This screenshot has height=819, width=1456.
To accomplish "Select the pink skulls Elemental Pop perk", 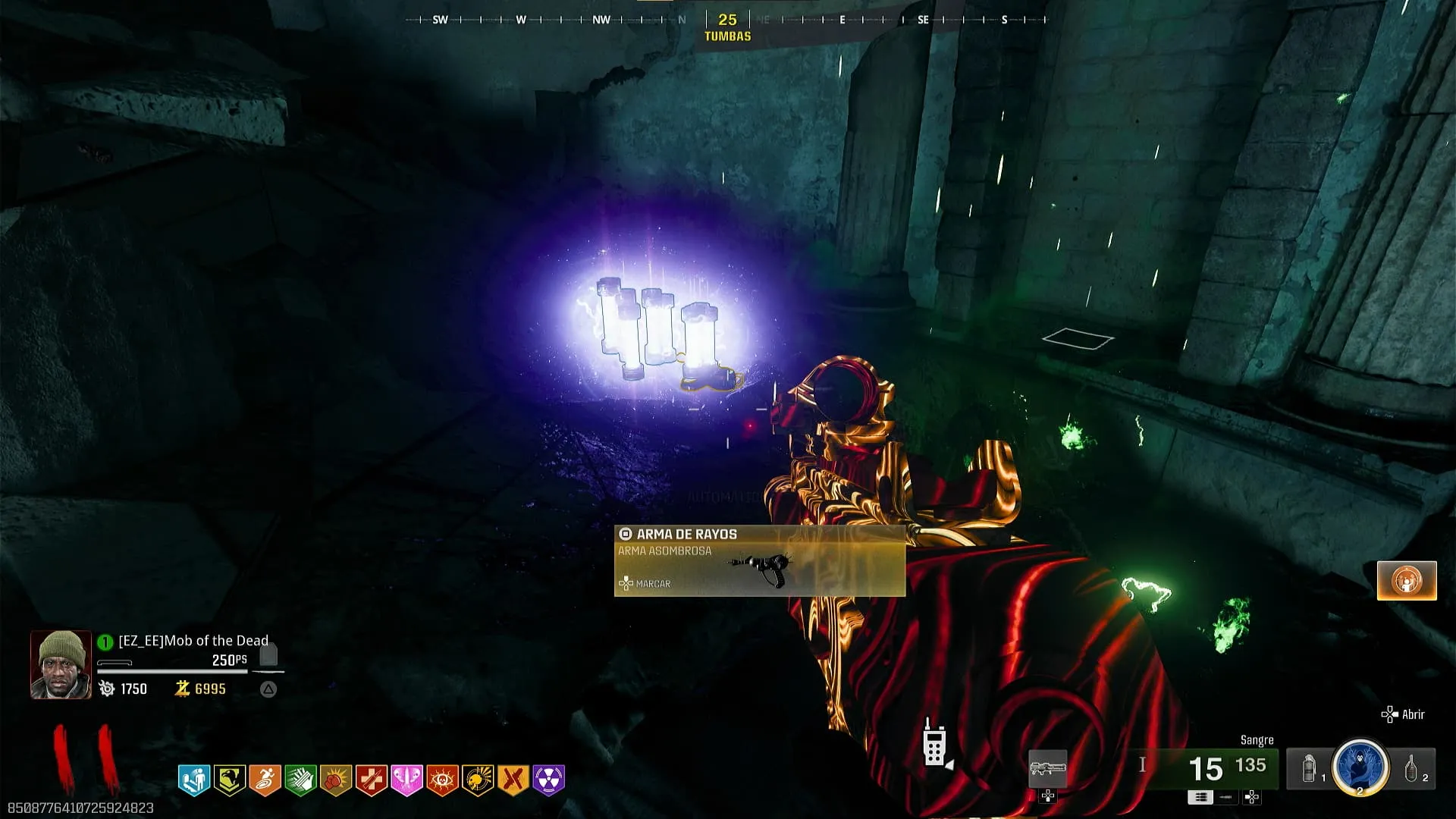I will pyautogui.click(x=406, y=779).
